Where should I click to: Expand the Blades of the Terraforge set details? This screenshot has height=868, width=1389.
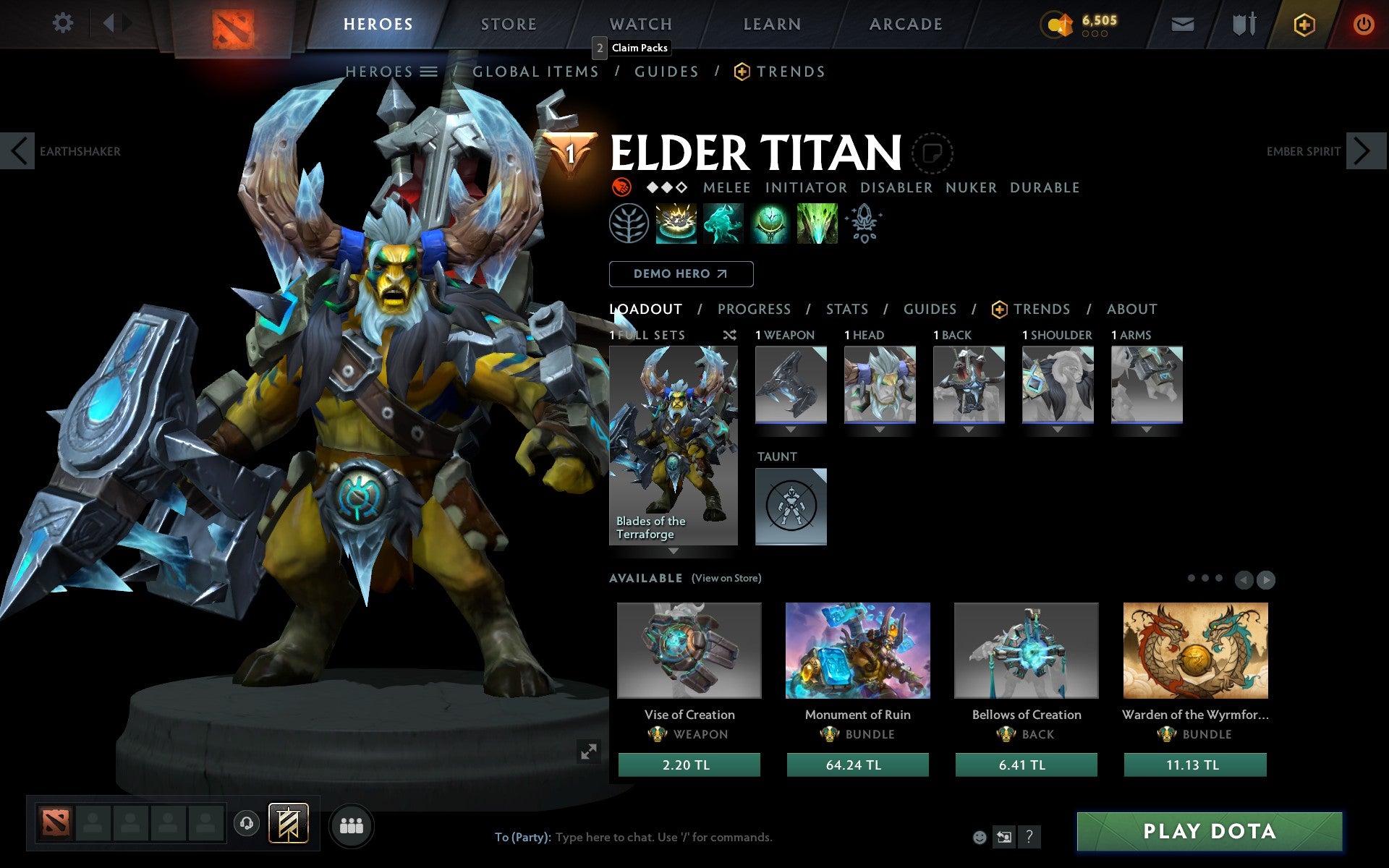pos(674,551)
